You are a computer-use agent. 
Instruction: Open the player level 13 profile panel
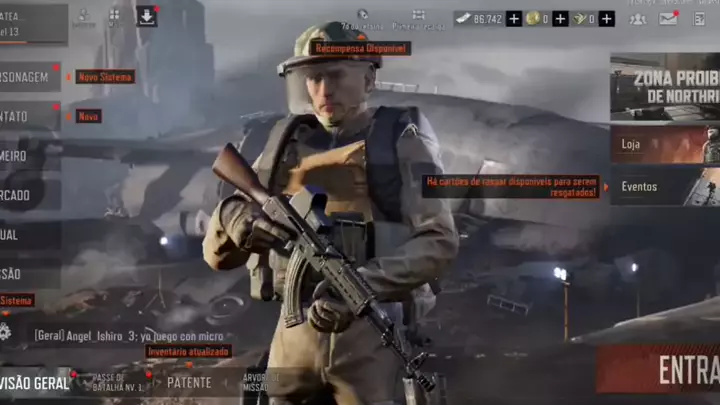(x=30, y=24)
